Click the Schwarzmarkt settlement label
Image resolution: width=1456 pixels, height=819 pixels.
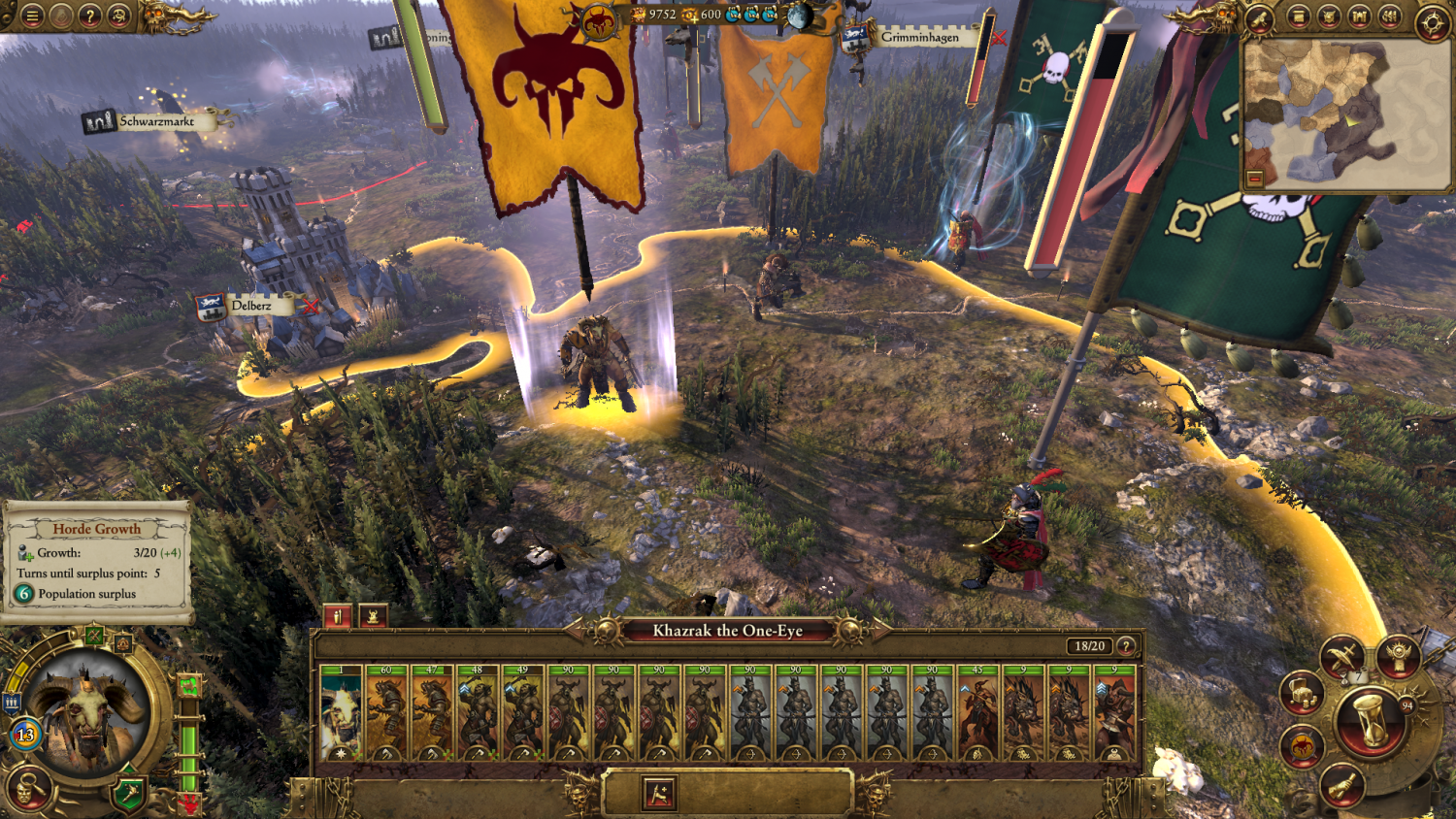tap(155, 122)
